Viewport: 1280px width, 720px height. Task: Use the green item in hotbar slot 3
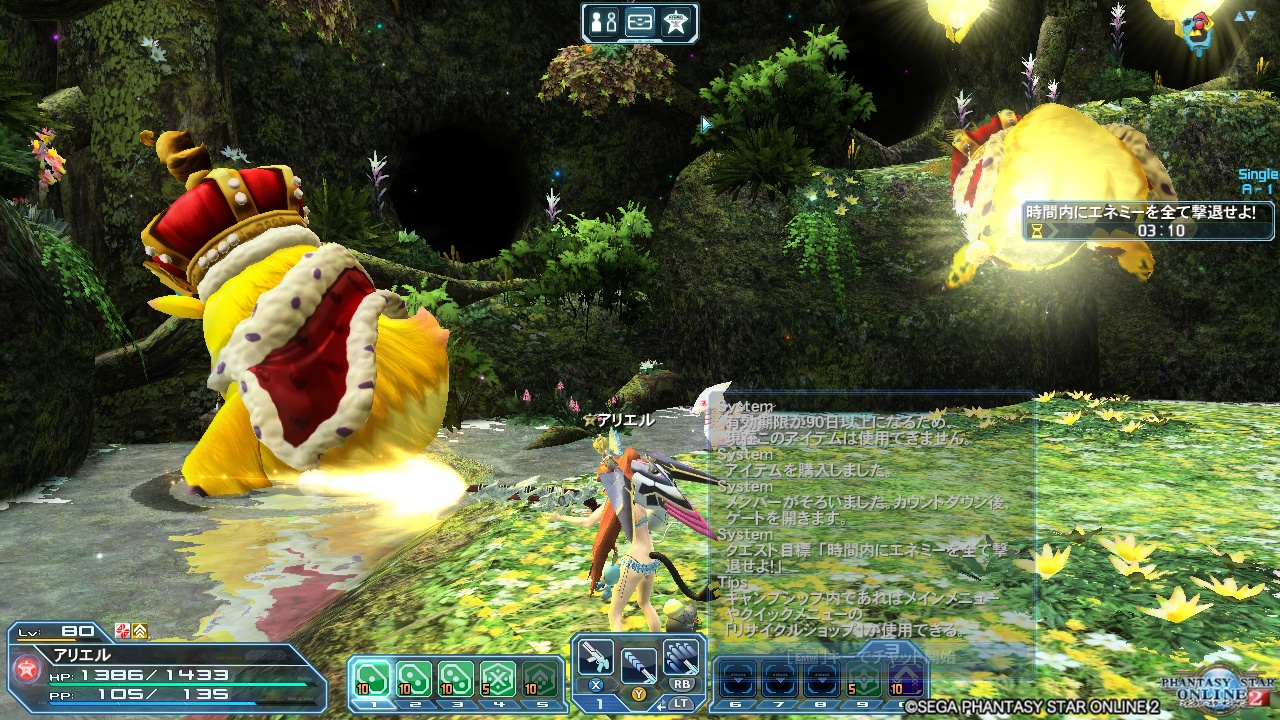[x=456, y=680]
